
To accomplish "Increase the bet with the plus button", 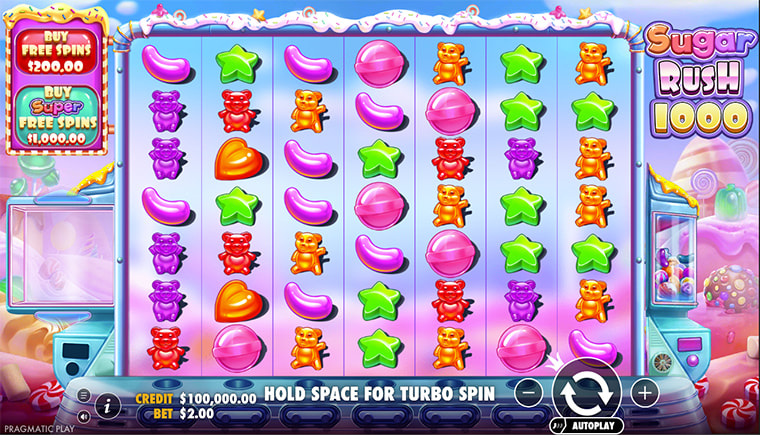I will tap(645, 391).
